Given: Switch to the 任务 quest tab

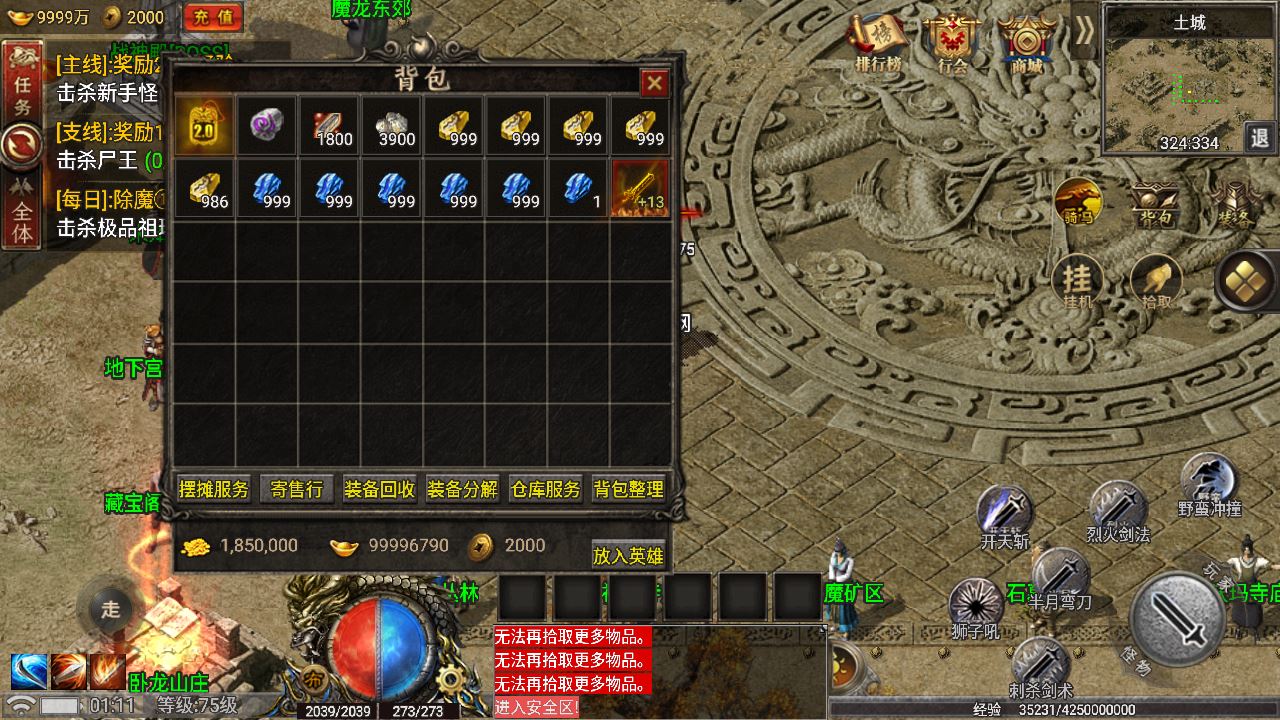Looking at the screenshot, I should [22, 93].
